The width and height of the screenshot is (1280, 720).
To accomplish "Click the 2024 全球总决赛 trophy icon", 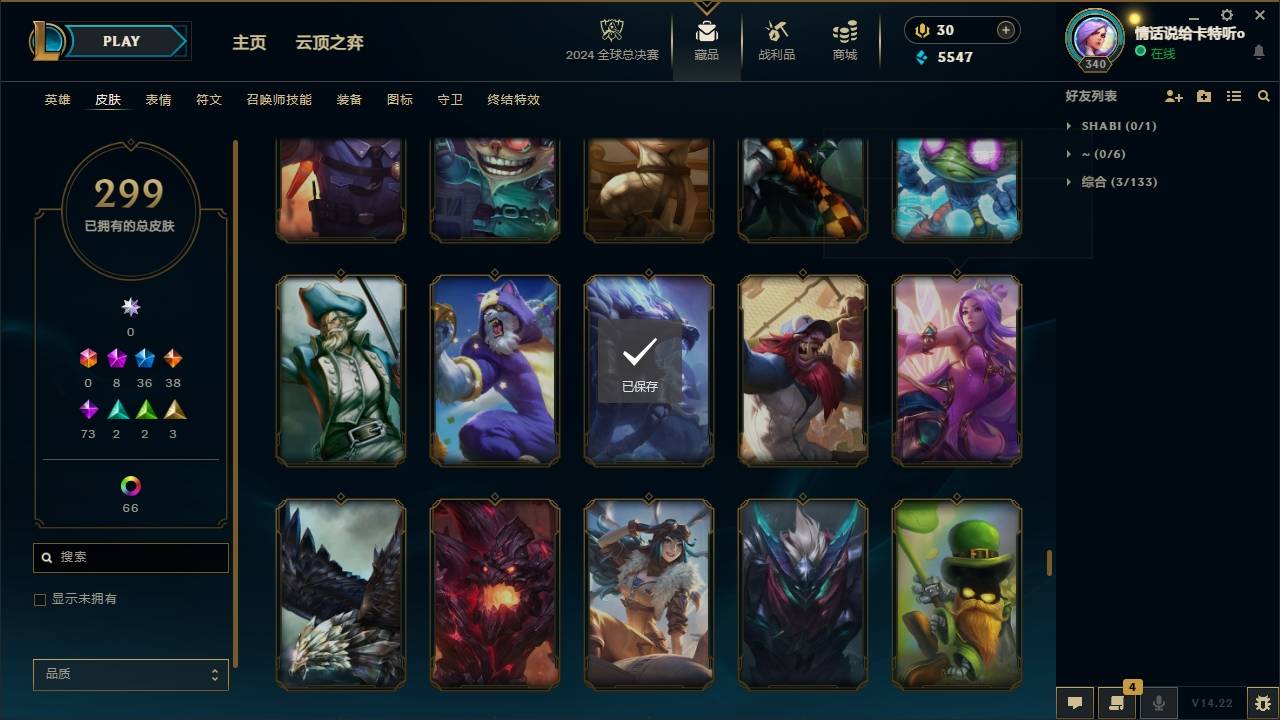I will [612, 33].
